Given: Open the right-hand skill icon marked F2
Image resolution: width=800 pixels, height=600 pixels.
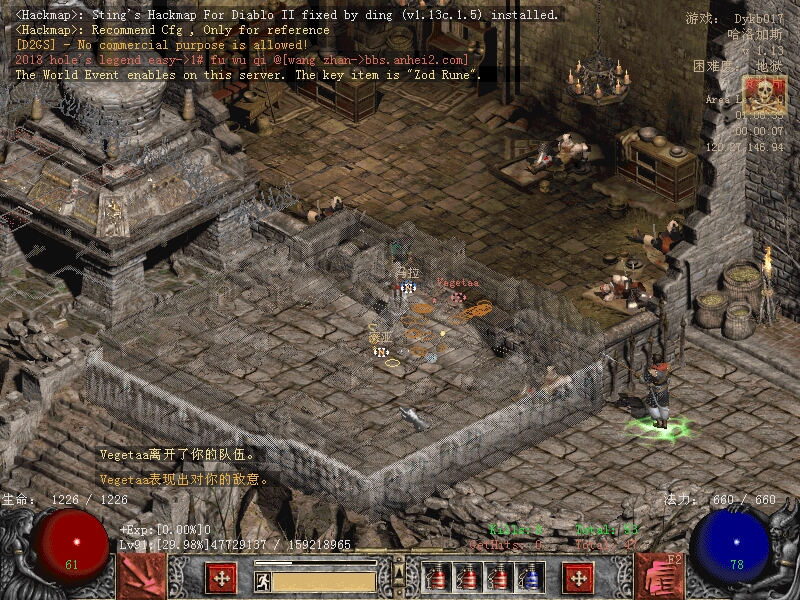Looking at the screenshot, I should coord(660,576).
